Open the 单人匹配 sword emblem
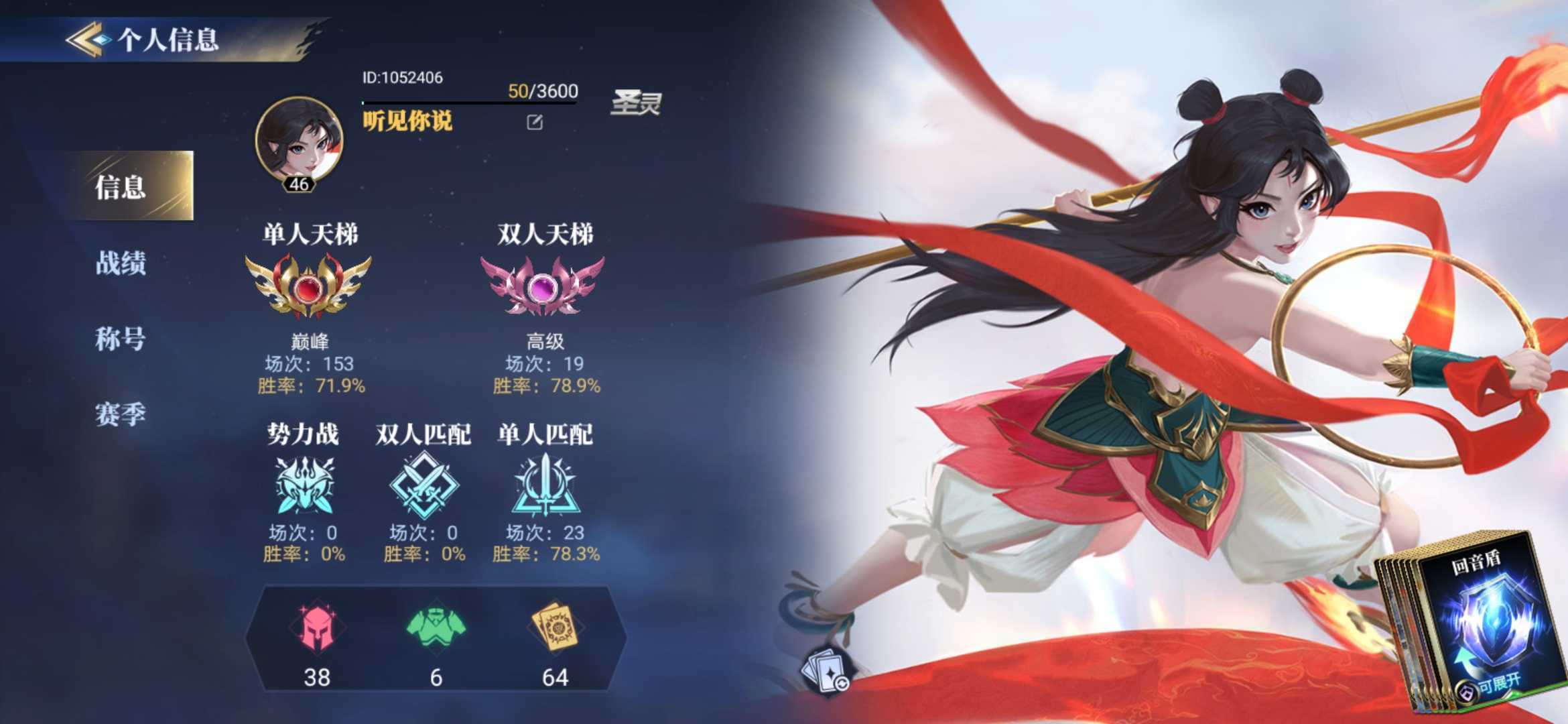Image resolution: width=1568 pixels, height=724 pixels. click(x=545, y=485)
